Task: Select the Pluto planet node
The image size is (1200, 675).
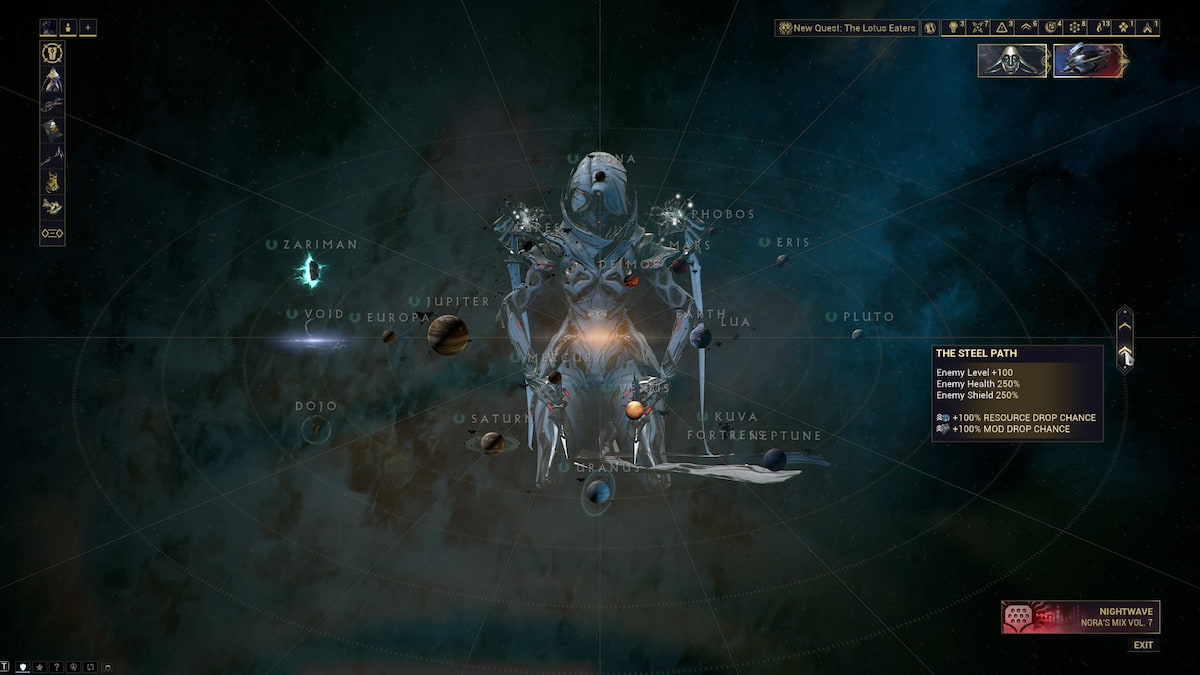Action: (x=857, y=334)
